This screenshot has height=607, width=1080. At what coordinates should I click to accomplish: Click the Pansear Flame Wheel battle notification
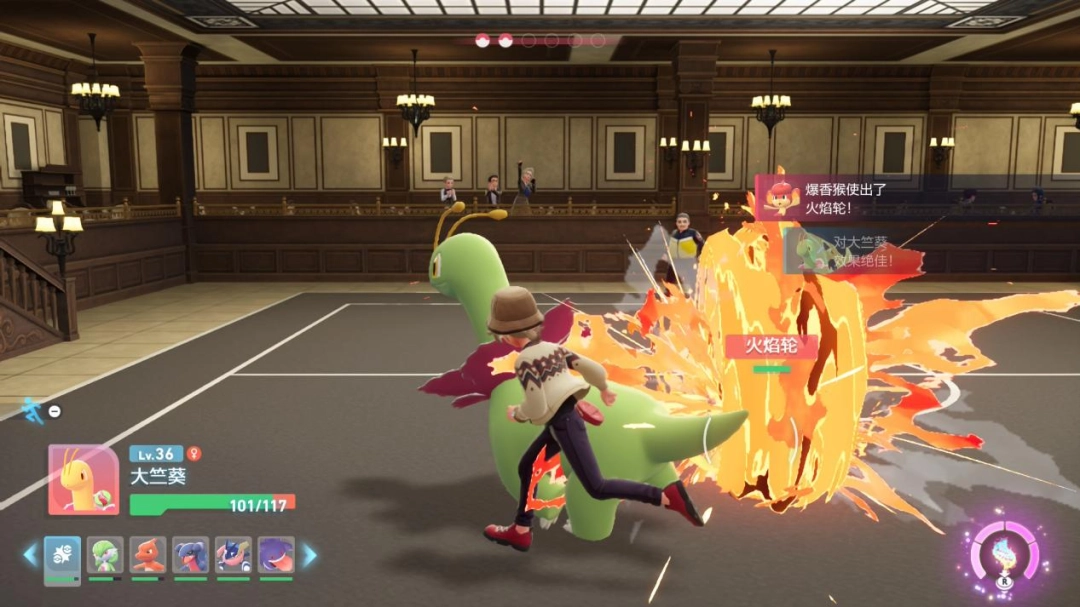coord(830,196)
